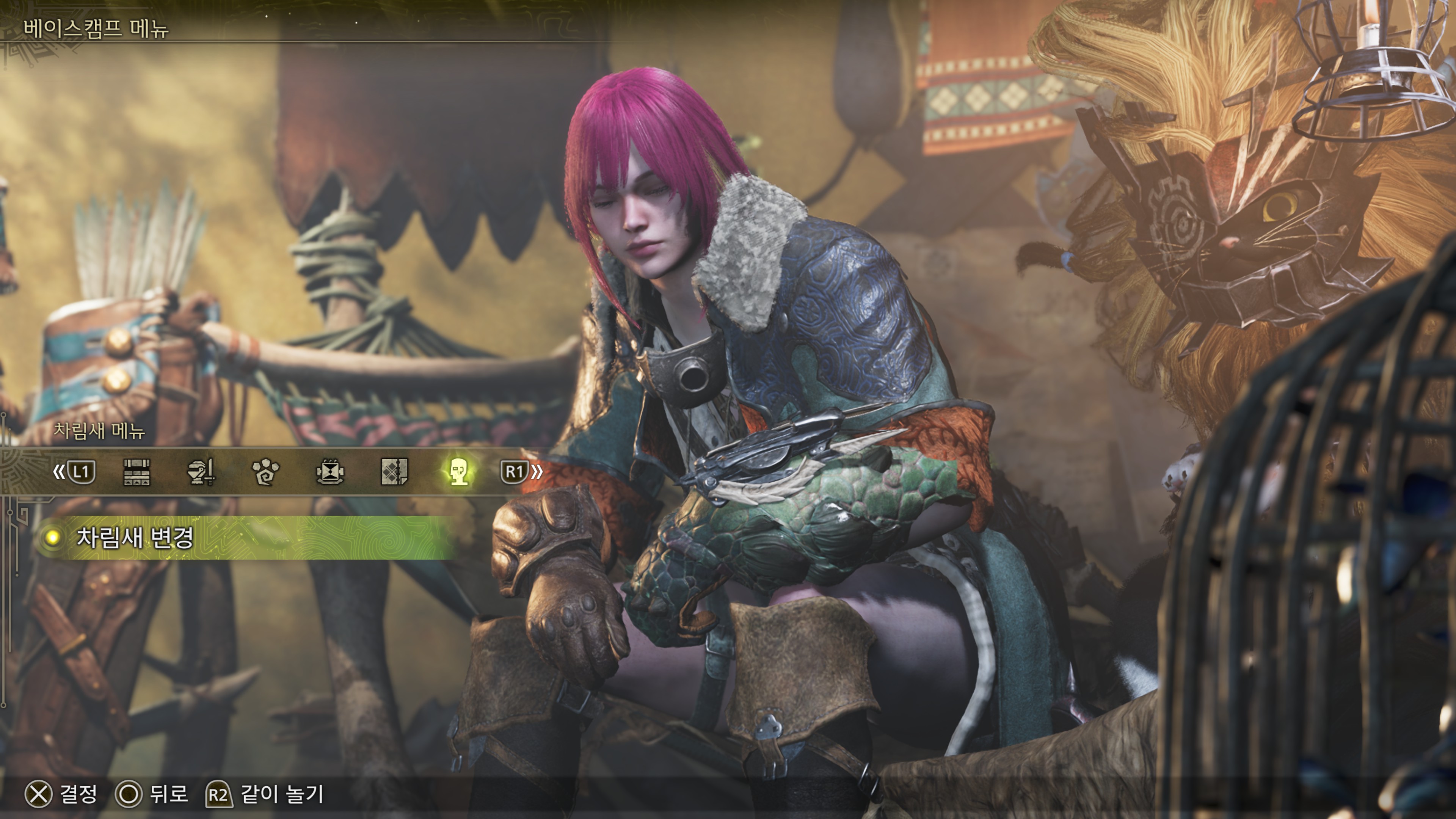Viewport: 1456px width, 819px height.
Task: Select the highlighted head bust appearance tab
Action: pyautogui.click(x=458, y=472)
